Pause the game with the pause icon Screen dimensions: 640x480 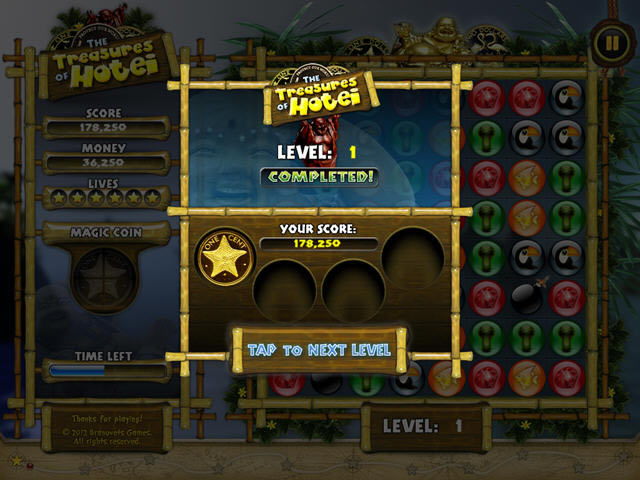608,42
